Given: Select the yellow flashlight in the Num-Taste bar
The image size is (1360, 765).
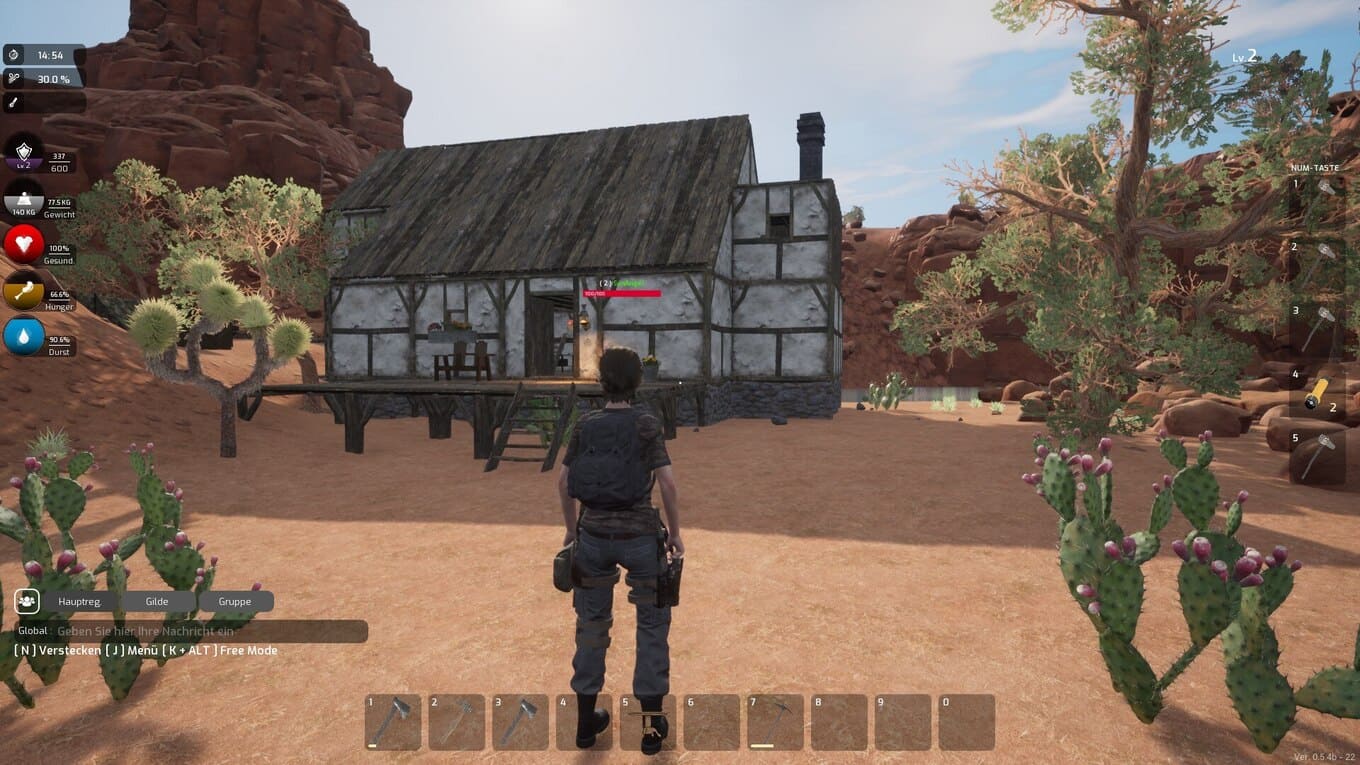Looking at the screenshot, I should click(x=1319, y=395).
